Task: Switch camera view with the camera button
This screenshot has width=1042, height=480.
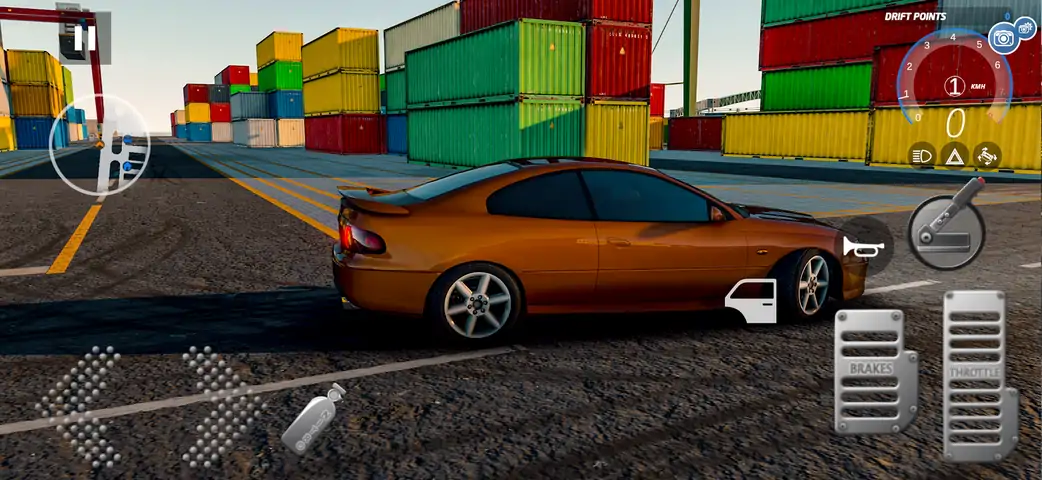Action: (1003, 39)
